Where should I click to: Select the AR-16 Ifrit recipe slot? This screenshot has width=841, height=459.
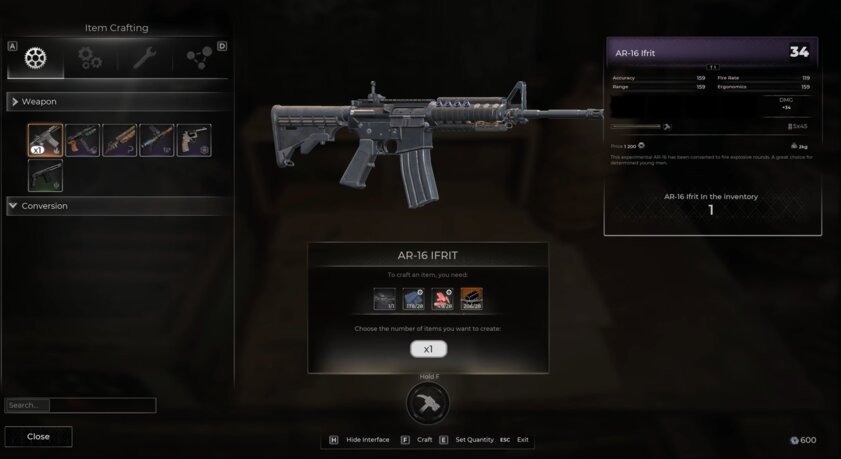tap(45, 140)
